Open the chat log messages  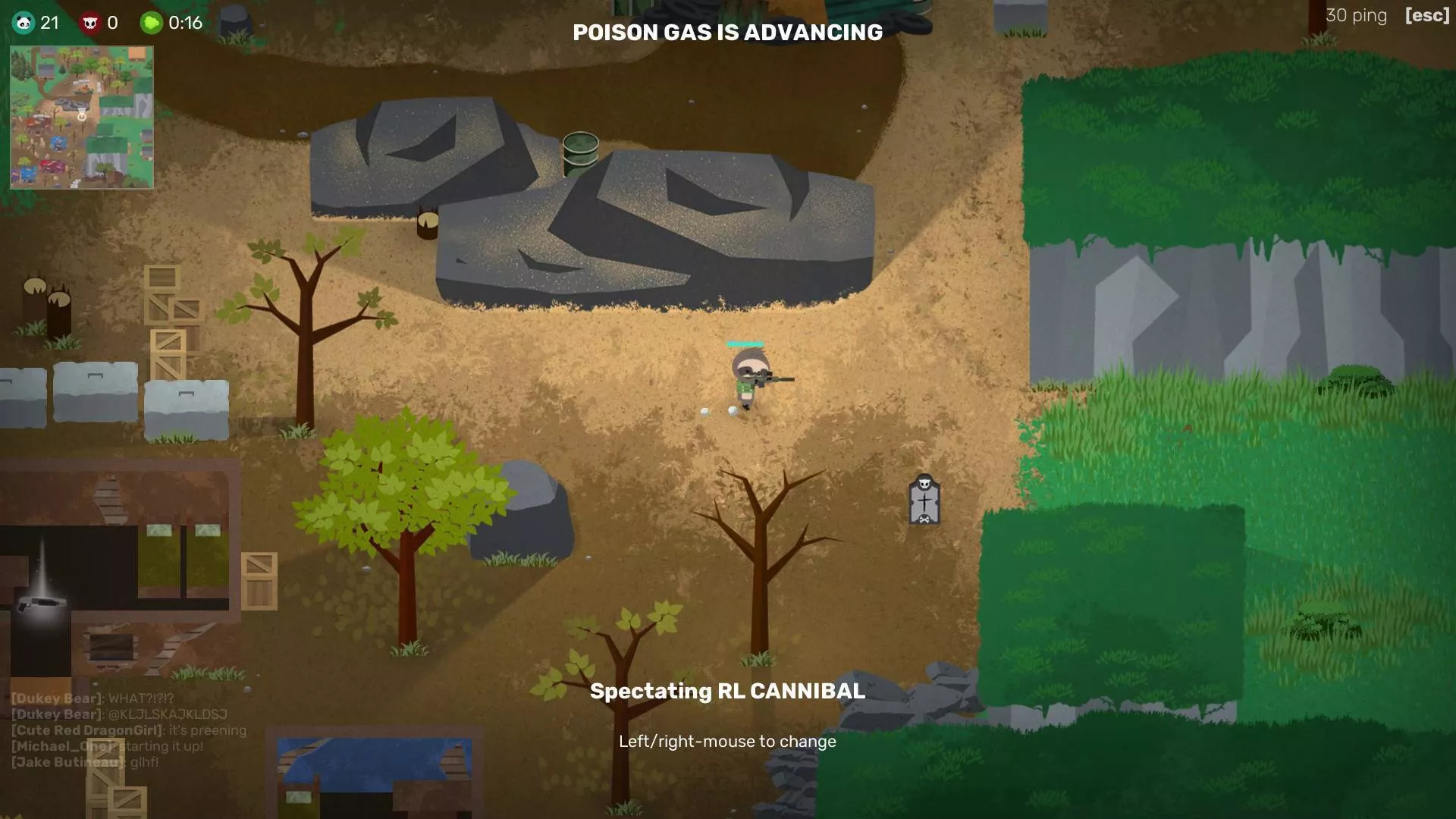point(127,730)
